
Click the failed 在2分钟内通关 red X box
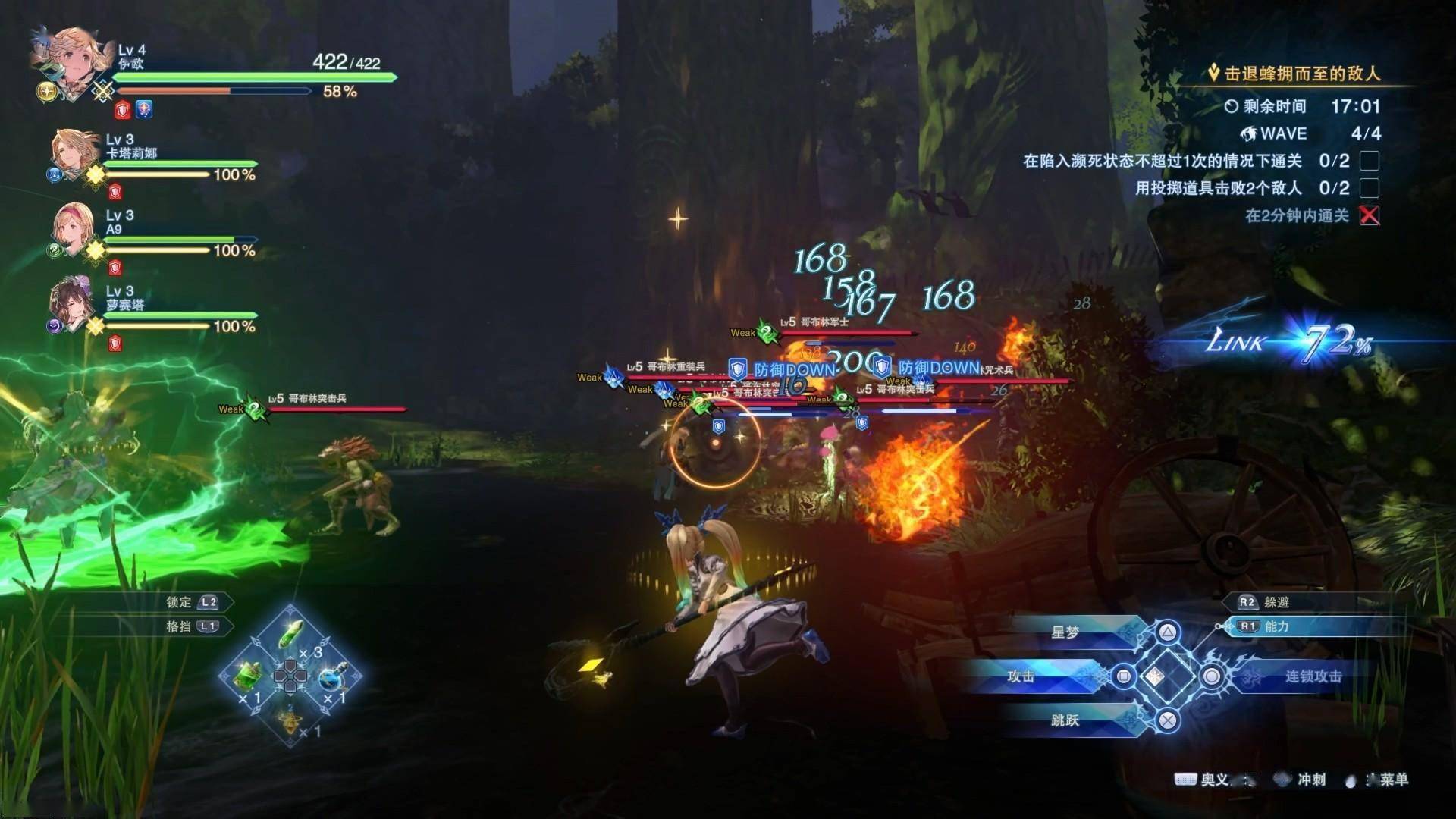[1370, 216]
